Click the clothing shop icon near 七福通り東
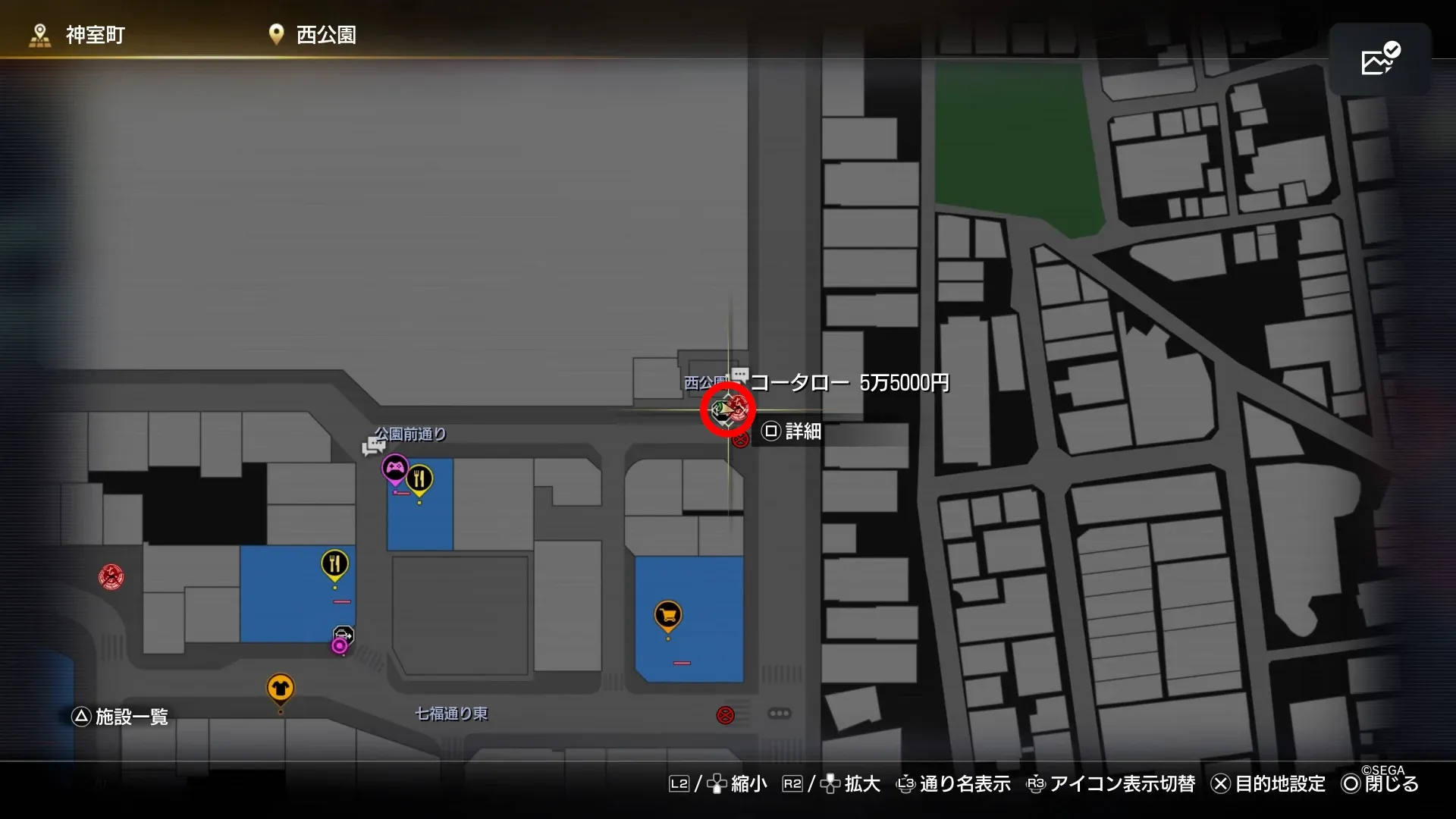1456x819 pixels. (281, 688)
